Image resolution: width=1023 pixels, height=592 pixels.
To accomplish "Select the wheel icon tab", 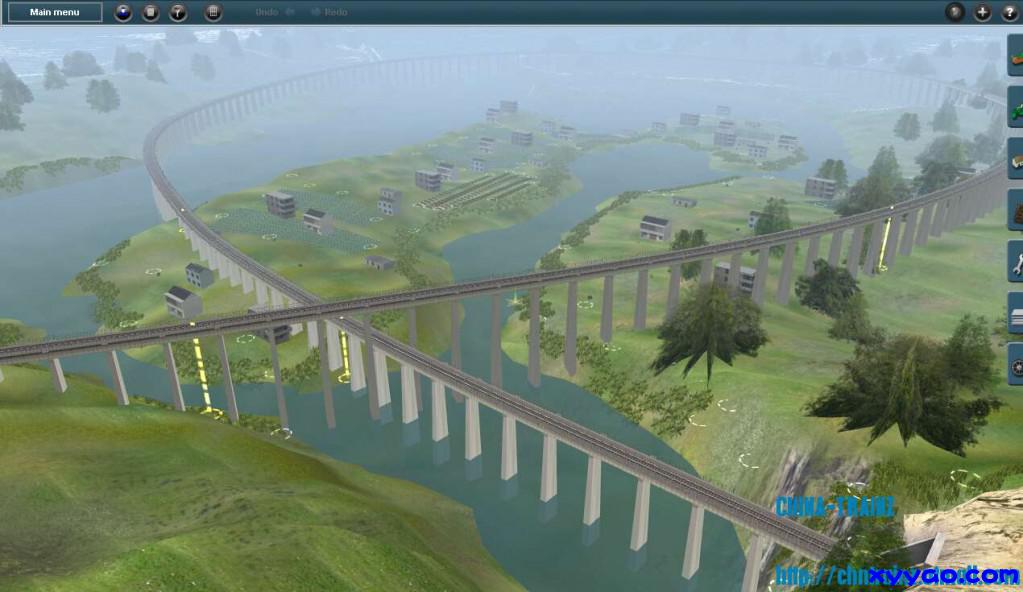I will [1016, 367].
